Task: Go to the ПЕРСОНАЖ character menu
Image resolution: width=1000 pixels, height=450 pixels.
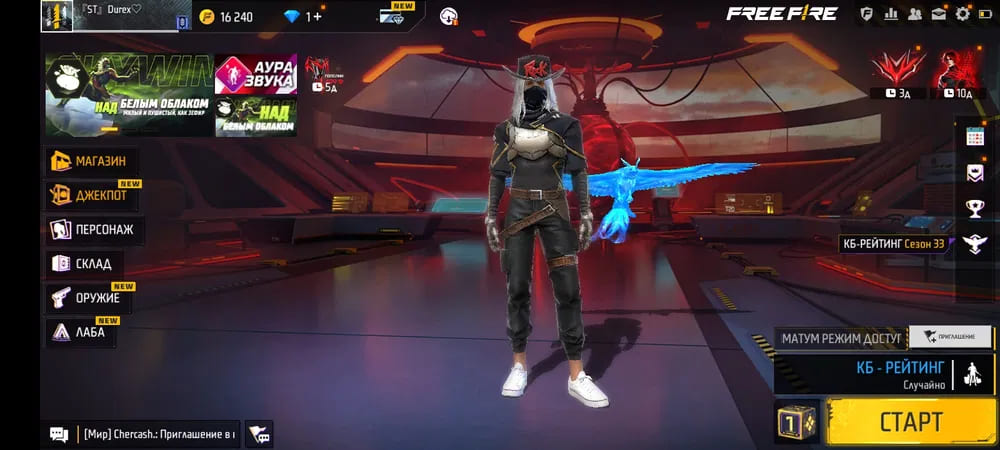Action: [94, 230]
